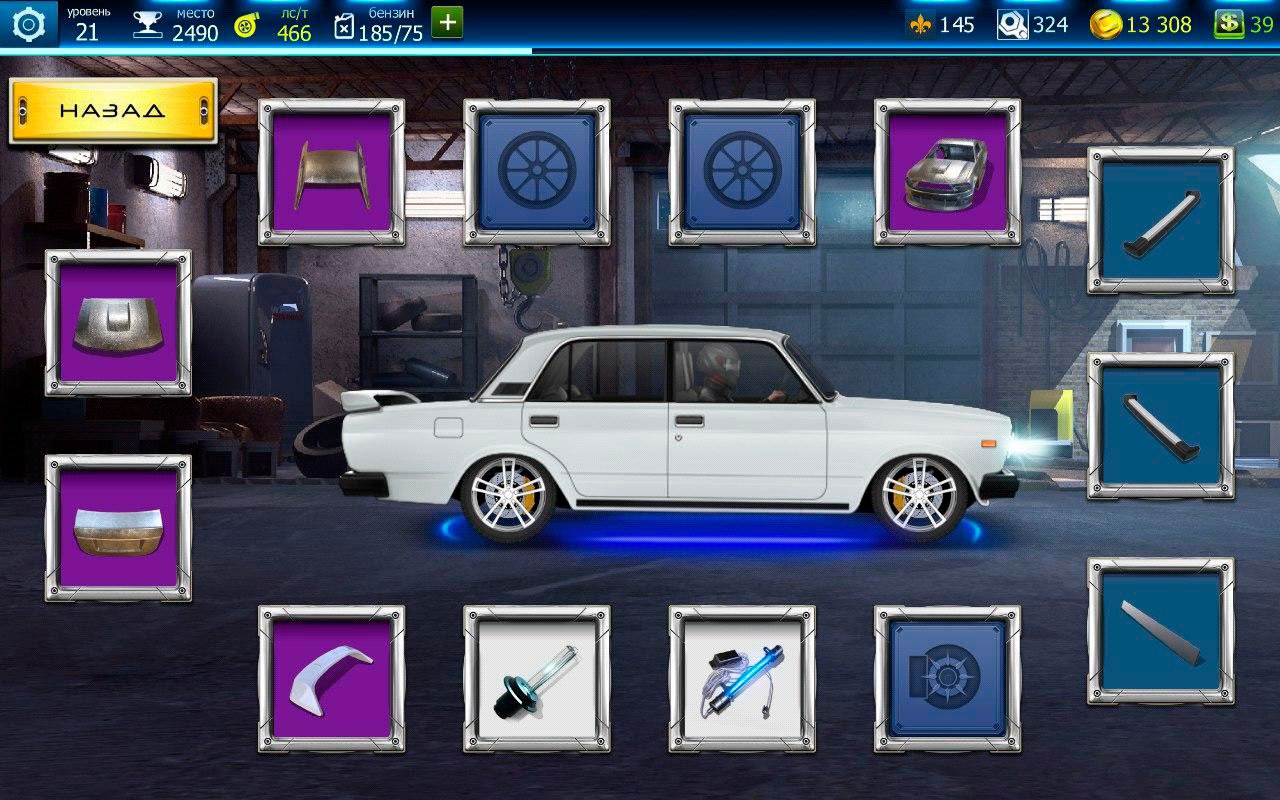
Task: Click the locked vault door slot
Action: (947, 678)
